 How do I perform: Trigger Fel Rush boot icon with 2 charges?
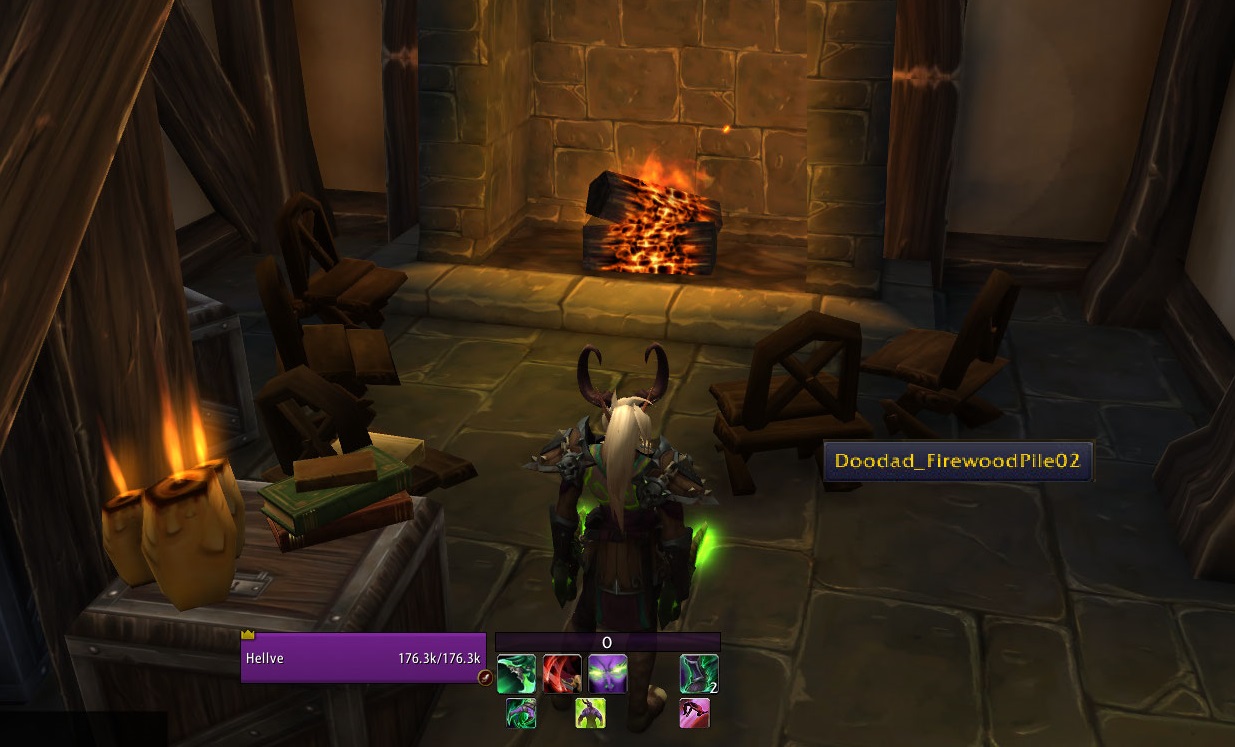[x=699, y=674]
